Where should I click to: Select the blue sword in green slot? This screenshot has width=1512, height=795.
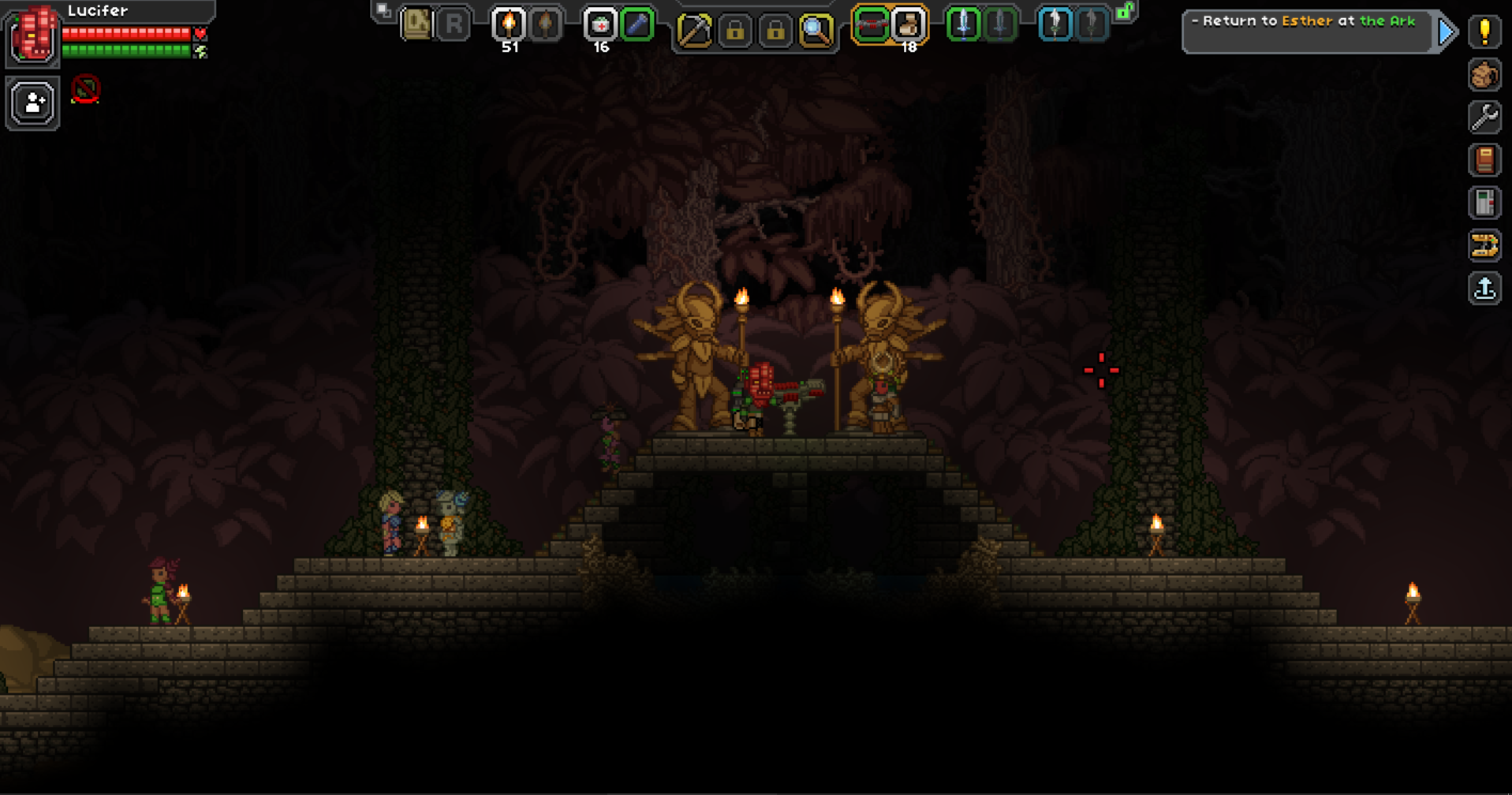[963, 24]
